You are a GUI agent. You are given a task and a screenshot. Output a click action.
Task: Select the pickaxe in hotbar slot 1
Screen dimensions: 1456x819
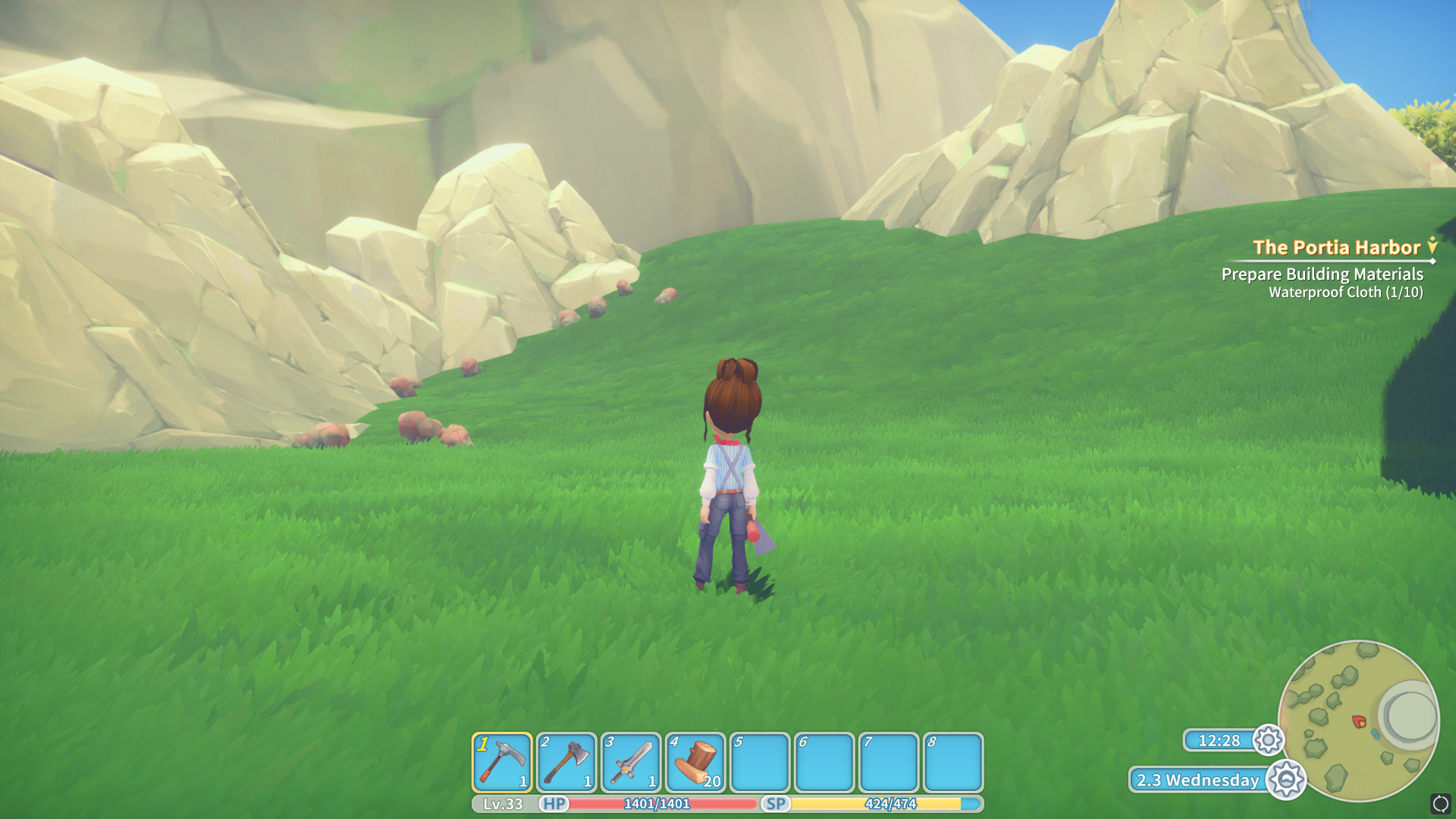(502, 762)
